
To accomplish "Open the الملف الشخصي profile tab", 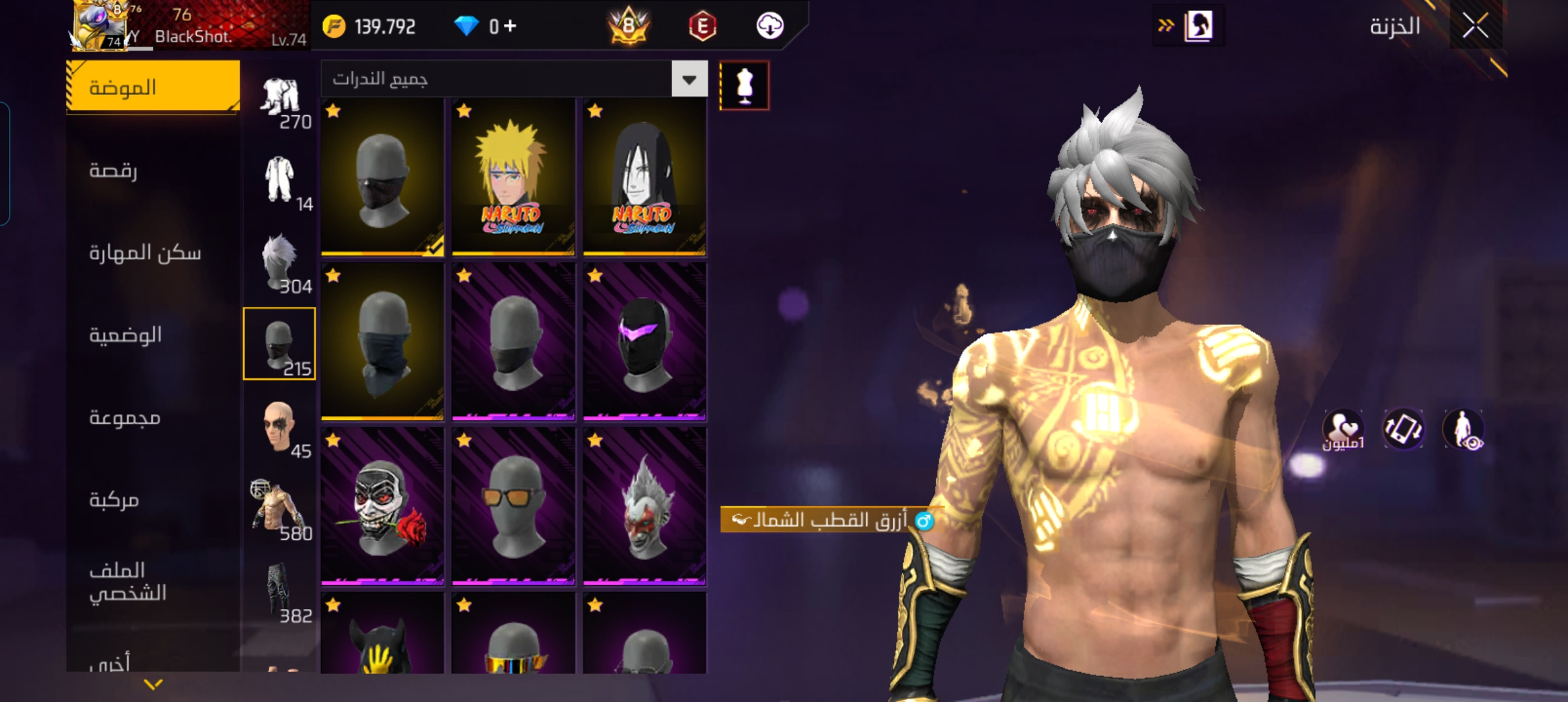I will click(153, 582).
